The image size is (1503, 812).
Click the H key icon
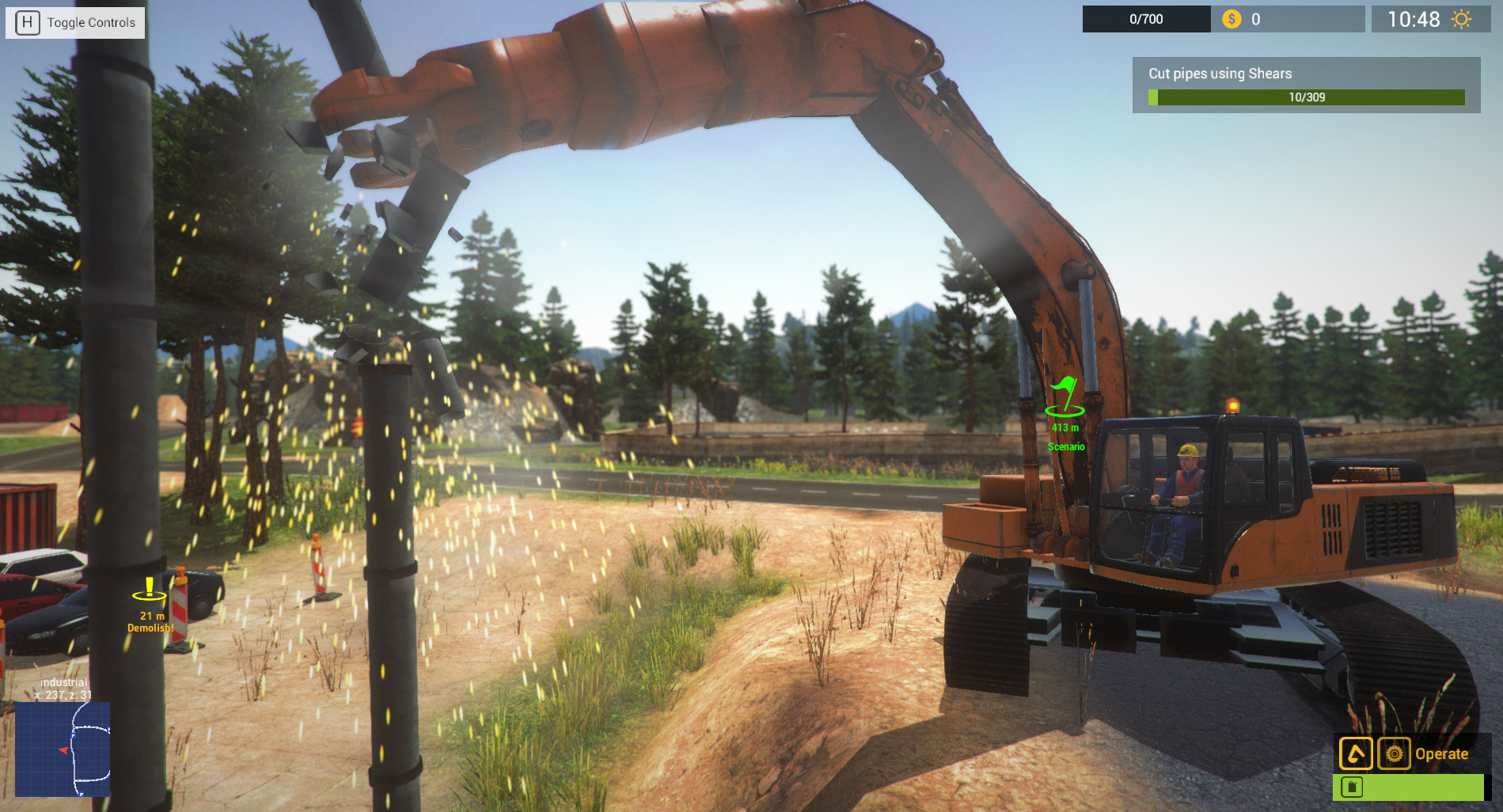coord(28,22)
